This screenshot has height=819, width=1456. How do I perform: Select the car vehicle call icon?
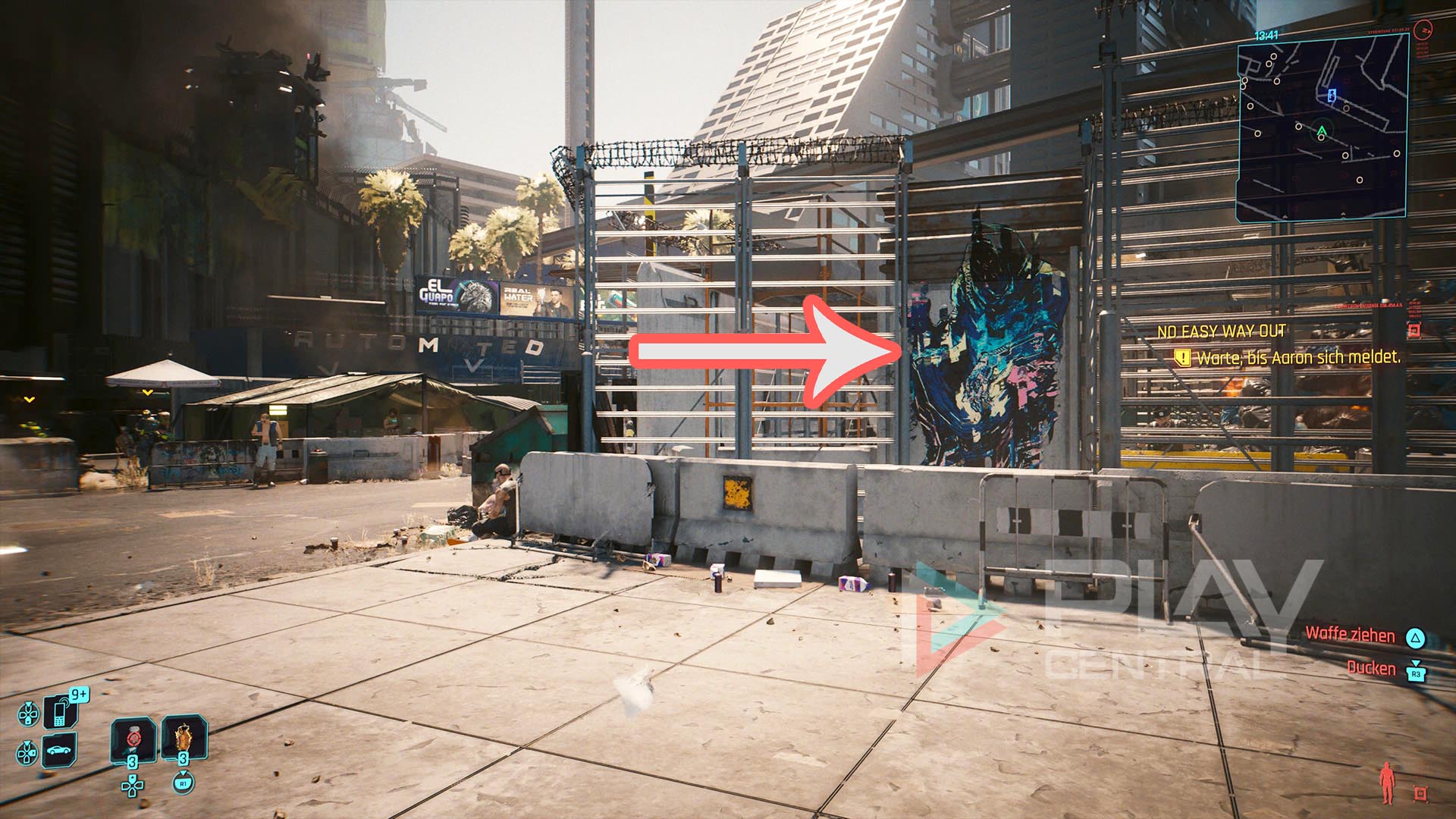[60, 750]
